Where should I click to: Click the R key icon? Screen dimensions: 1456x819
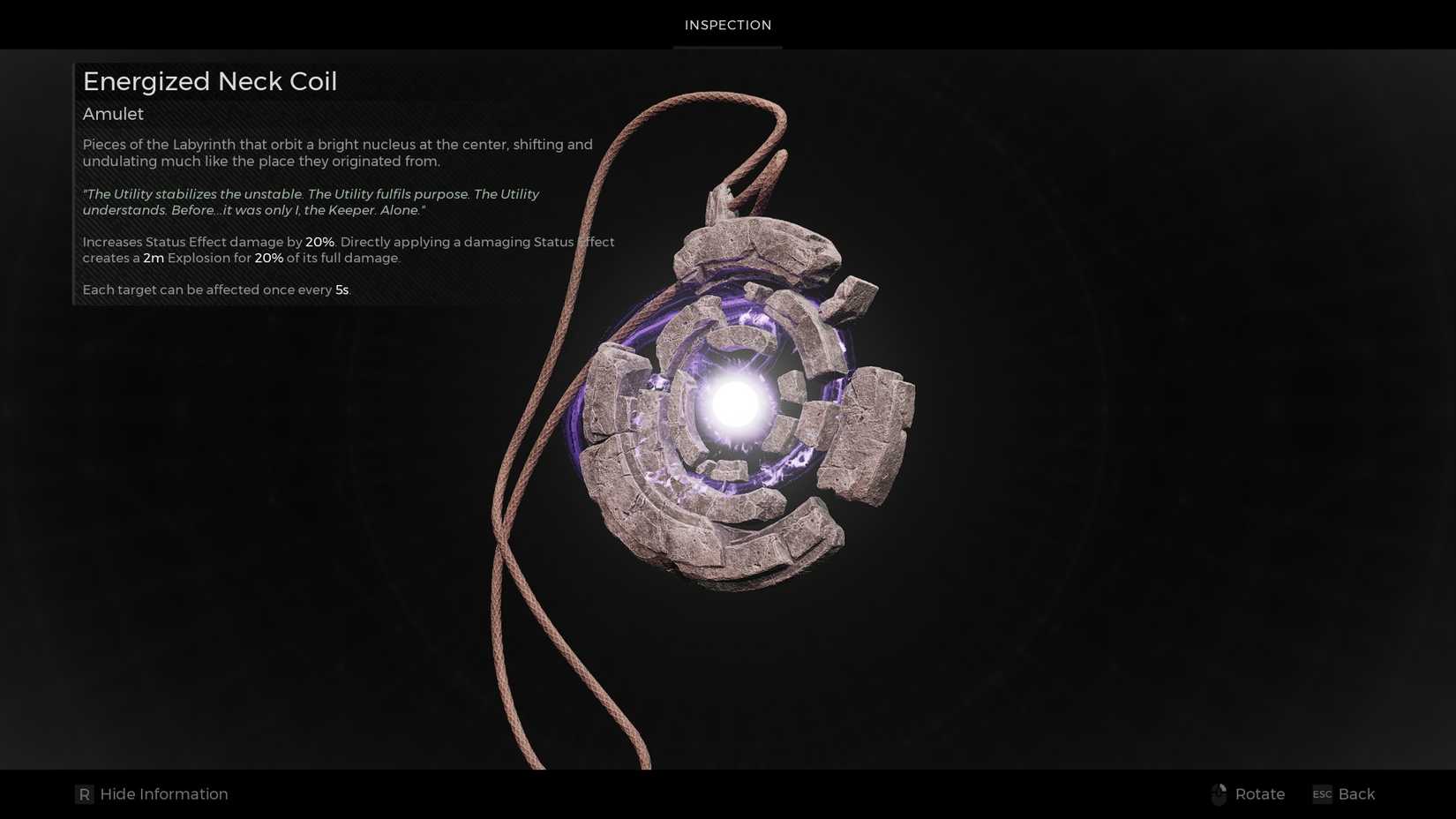(84, 793)
